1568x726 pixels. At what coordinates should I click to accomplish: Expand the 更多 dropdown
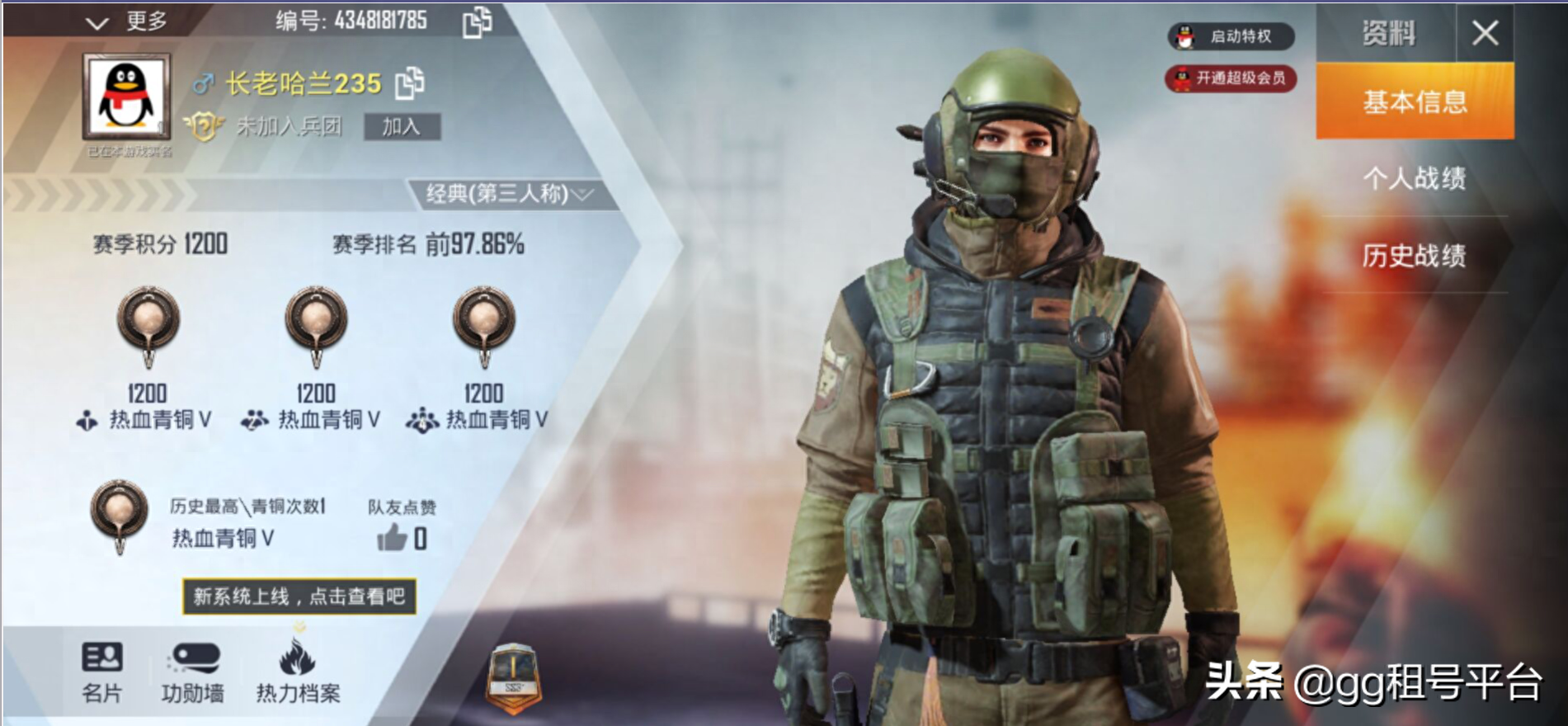(x=128, y=21)
